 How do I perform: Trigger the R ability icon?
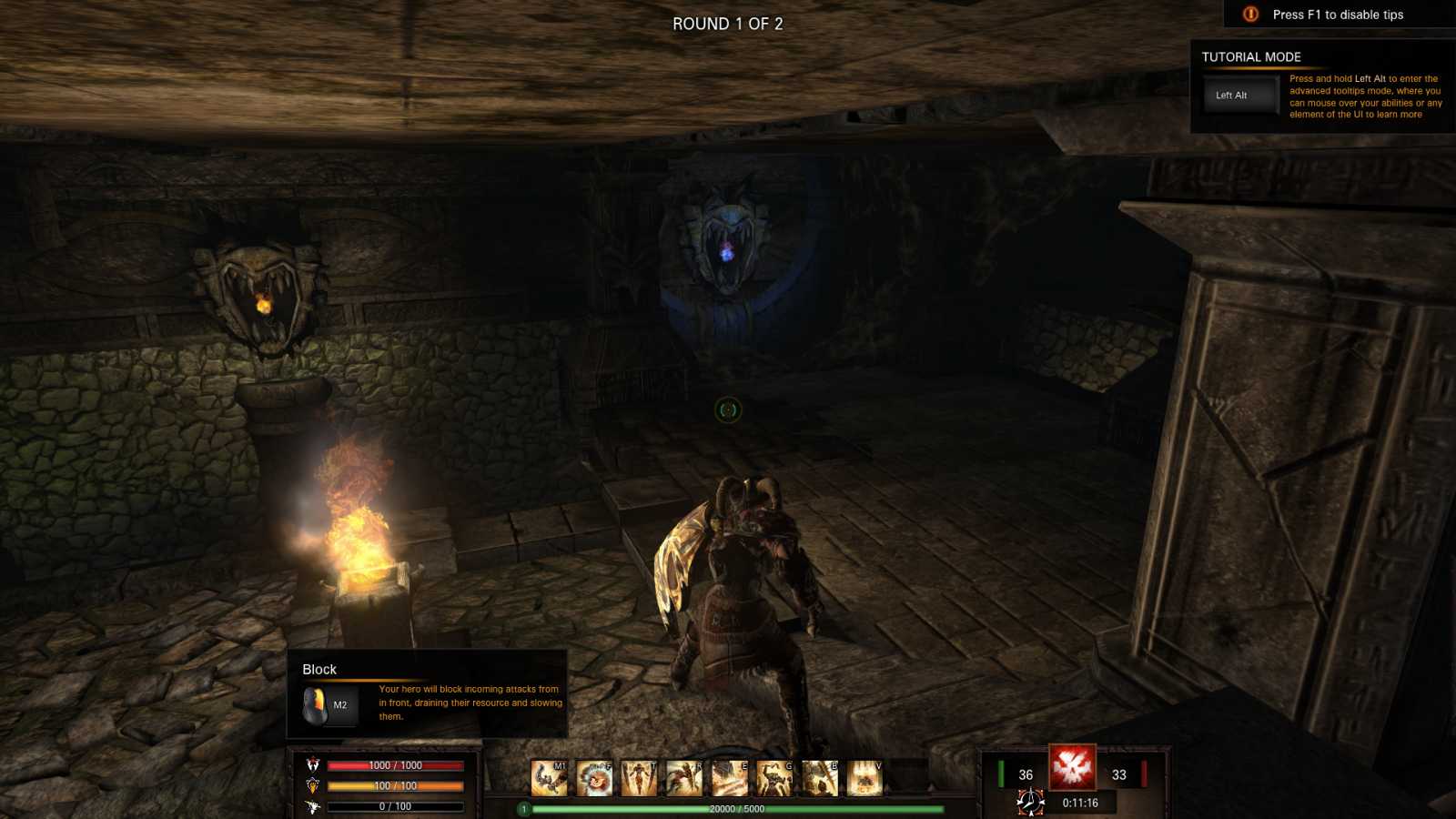(x=682, y=779)
